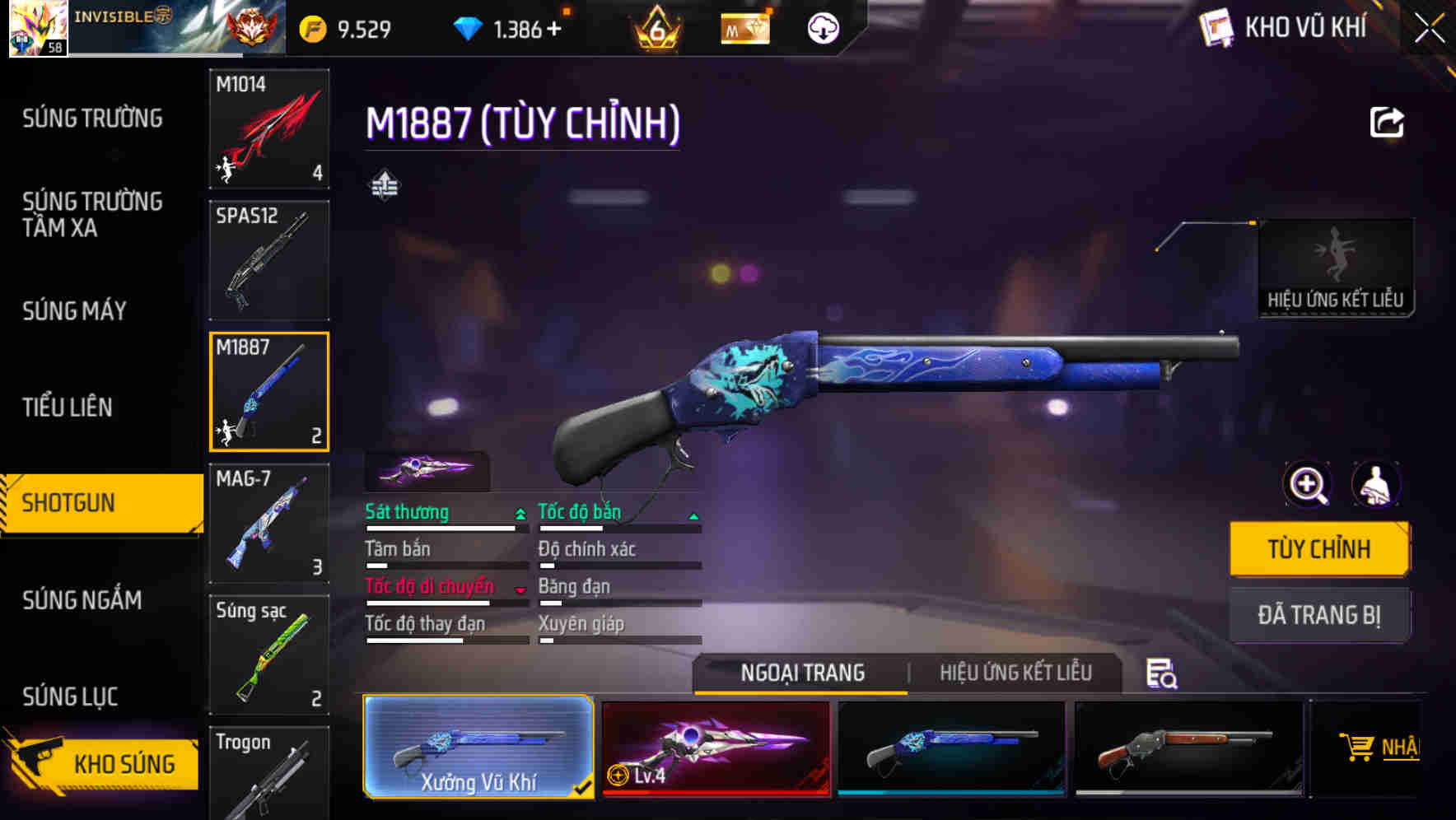Click the green up arrow beside Sát thương
Screen dimensions: 1456x820
pos(519,512)
